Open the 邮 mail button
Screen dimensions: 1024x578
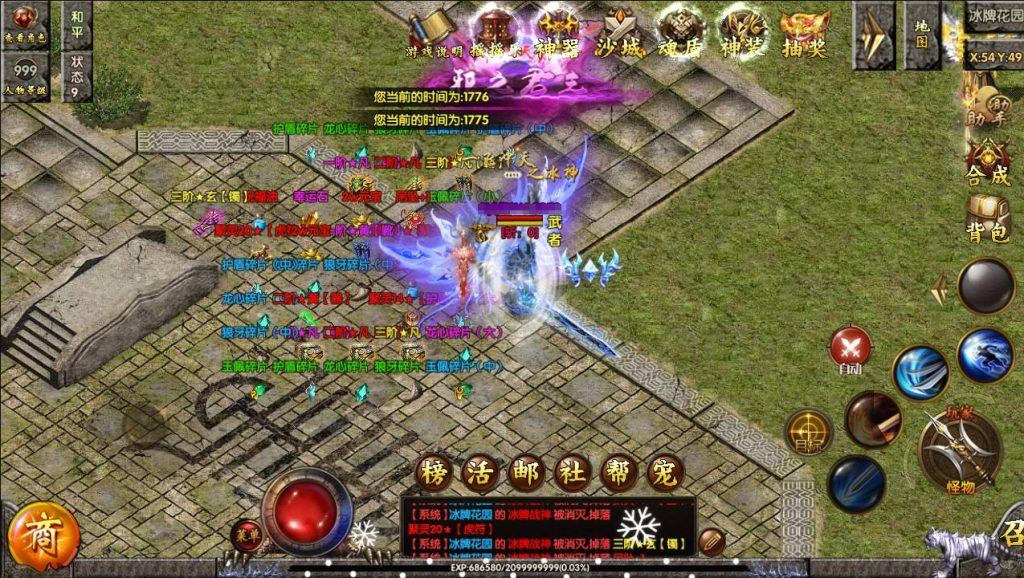(x=526, y=473)
